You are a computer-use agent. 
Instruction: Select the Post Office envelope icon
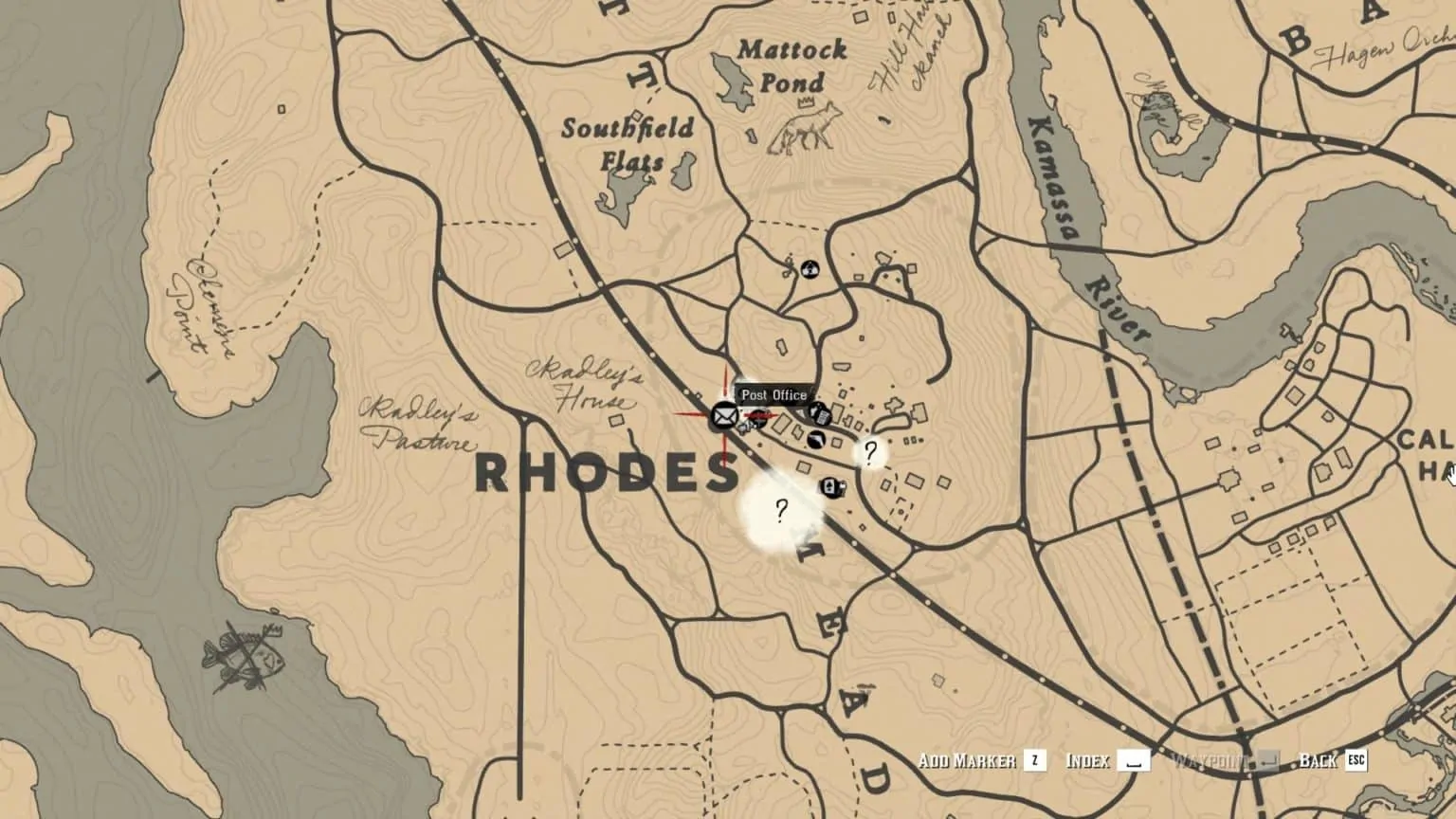[725, 416]
